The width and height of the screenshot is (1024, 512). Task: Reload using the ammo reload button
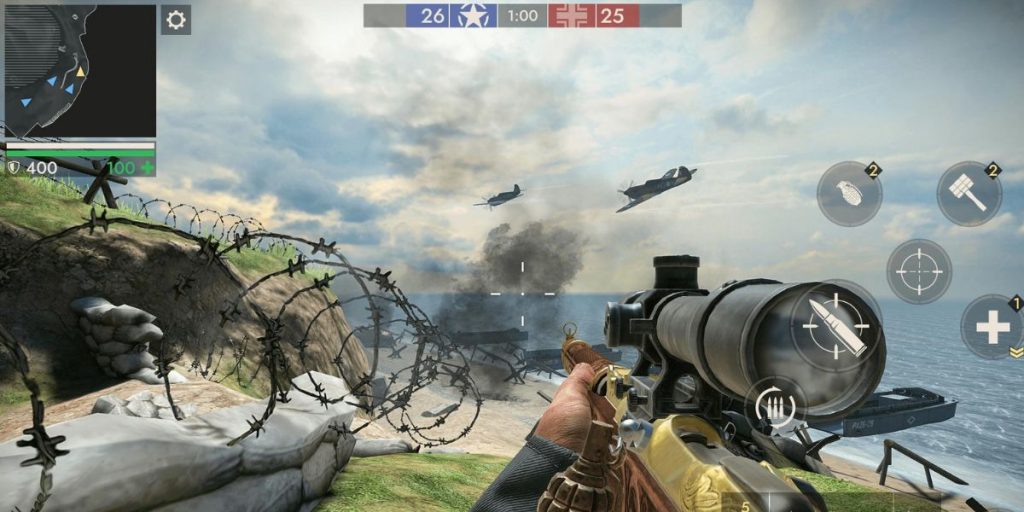[776, 407]
